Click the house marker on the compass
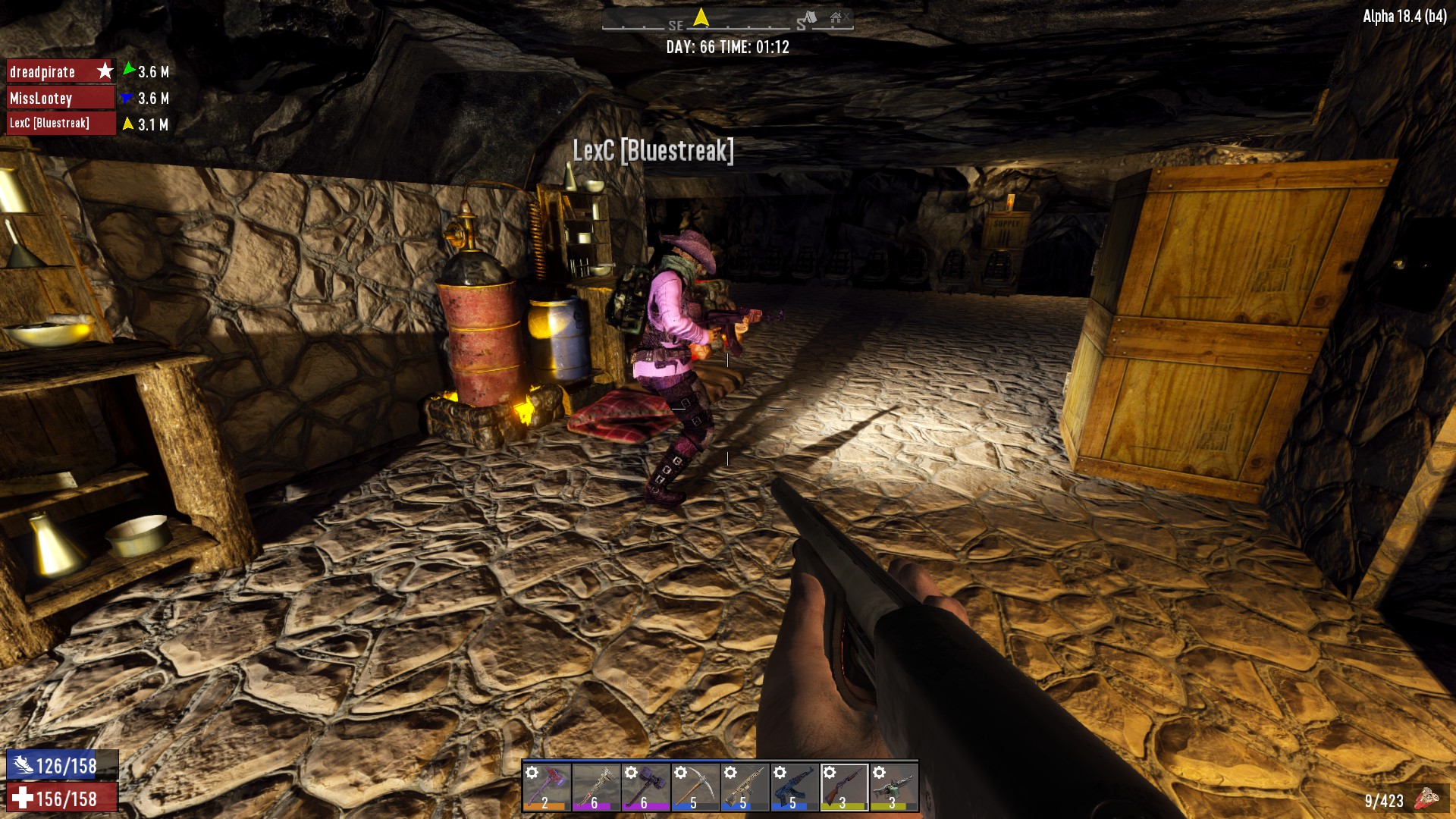This screenshot has height=819, width=1456. (836, 17)
